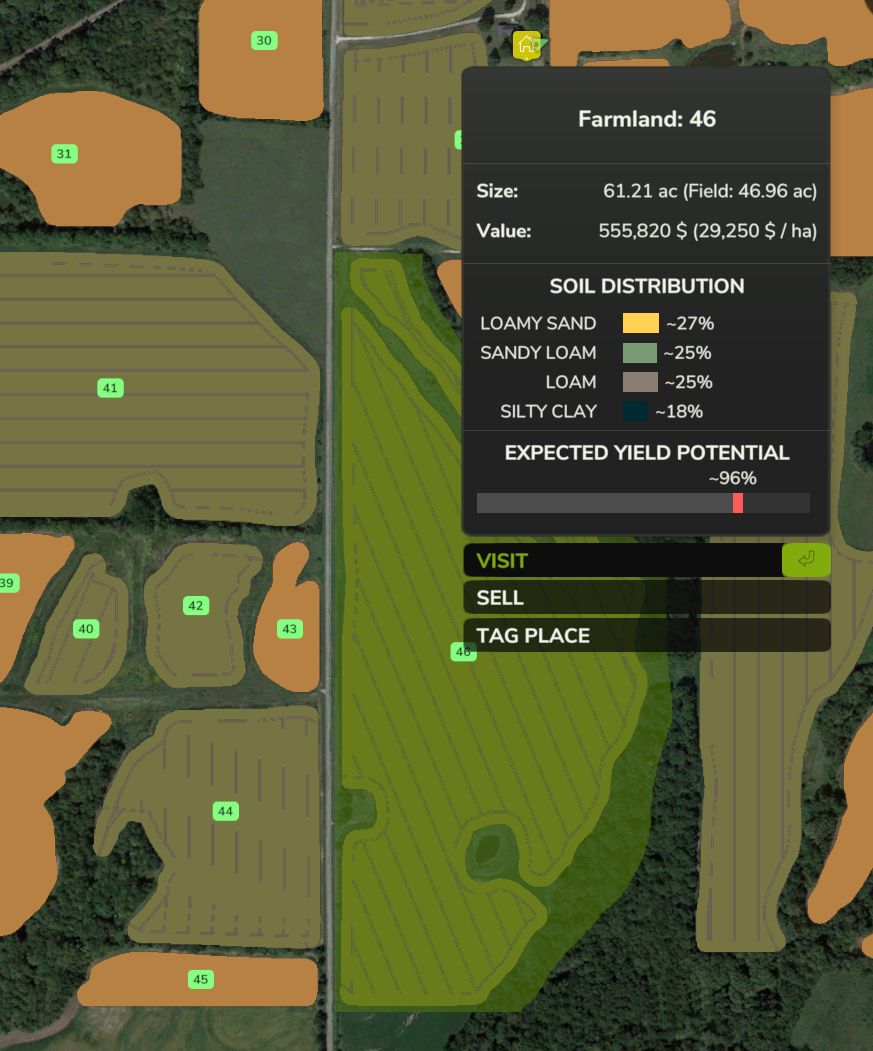The width and height of the screenshot is (873, 1051).
Task: Click the yellow house map icon
Action: [x=526, y=45]
